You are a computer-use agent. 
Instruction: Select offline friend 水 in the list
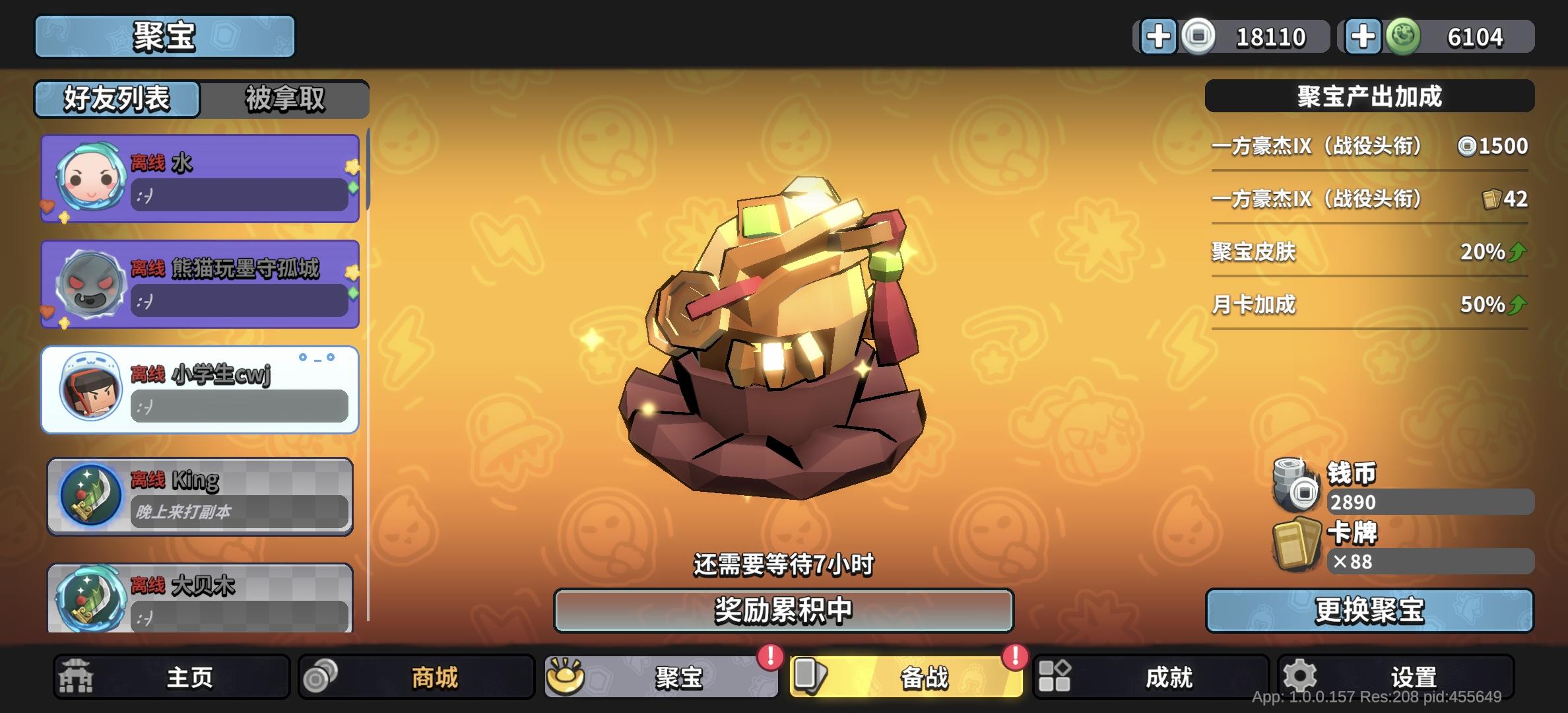[x=198, y=177]
